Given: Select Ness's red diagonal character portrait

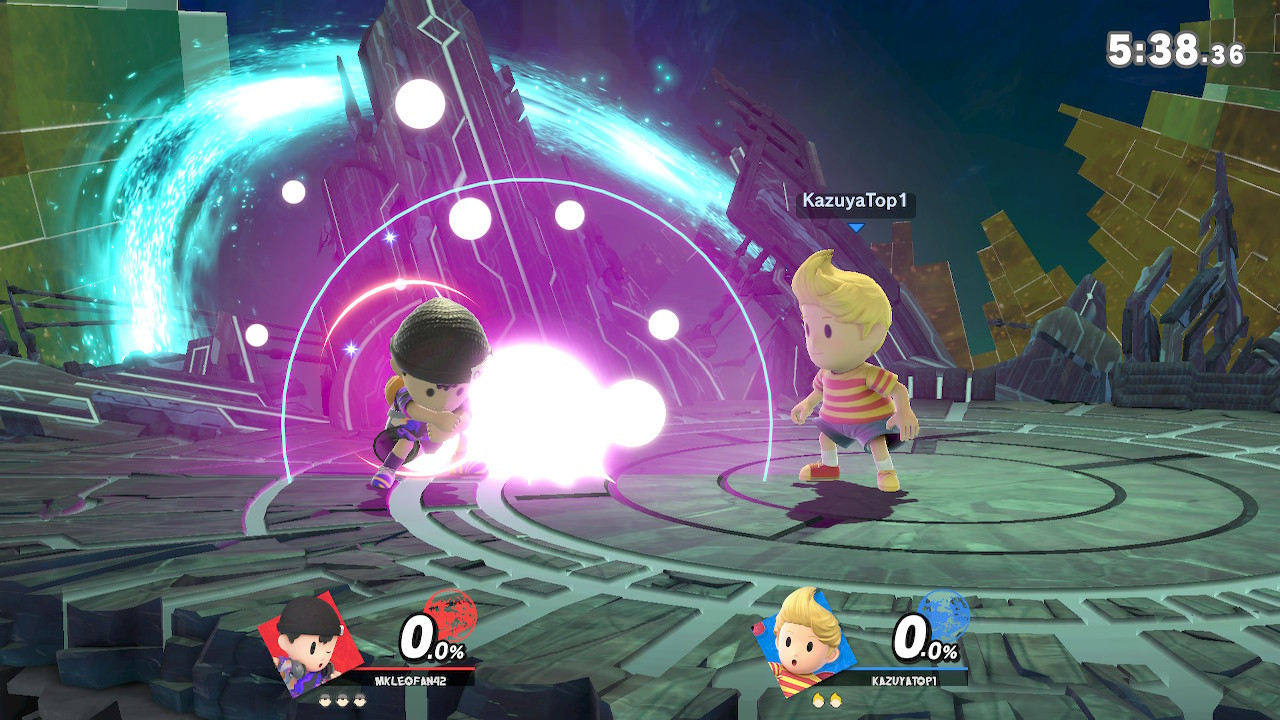Looking at the screenshot, I should coord(310,645).
